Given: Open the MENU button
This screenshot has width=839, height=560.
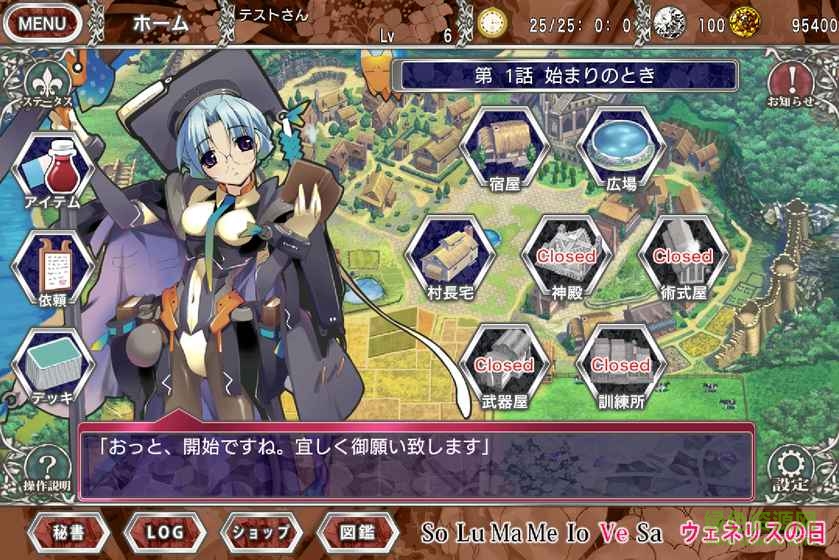Looking at the screenshot, I should 42,22.
